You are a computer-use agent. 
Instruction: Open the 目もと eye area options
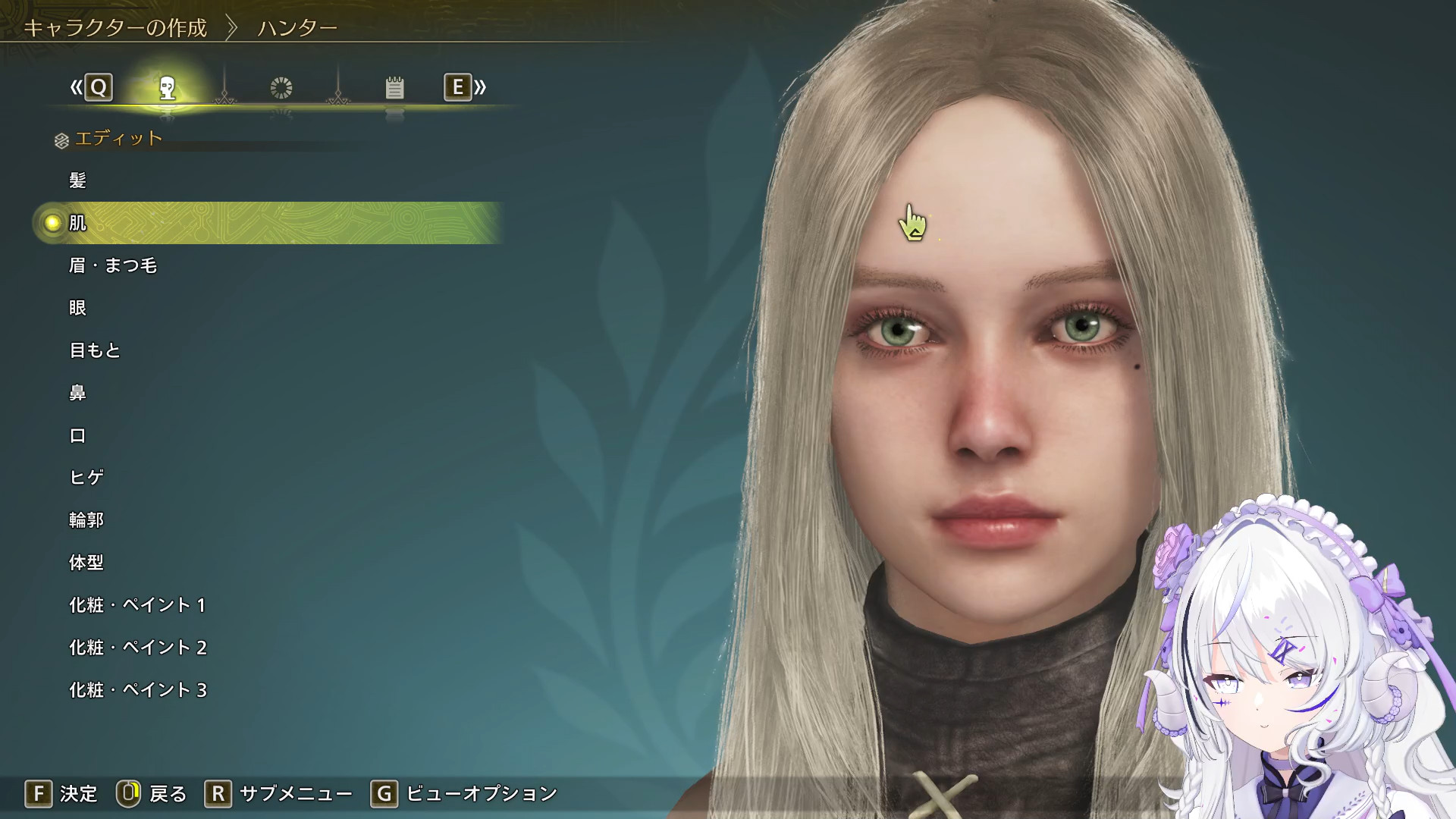[x=95, y=350]
